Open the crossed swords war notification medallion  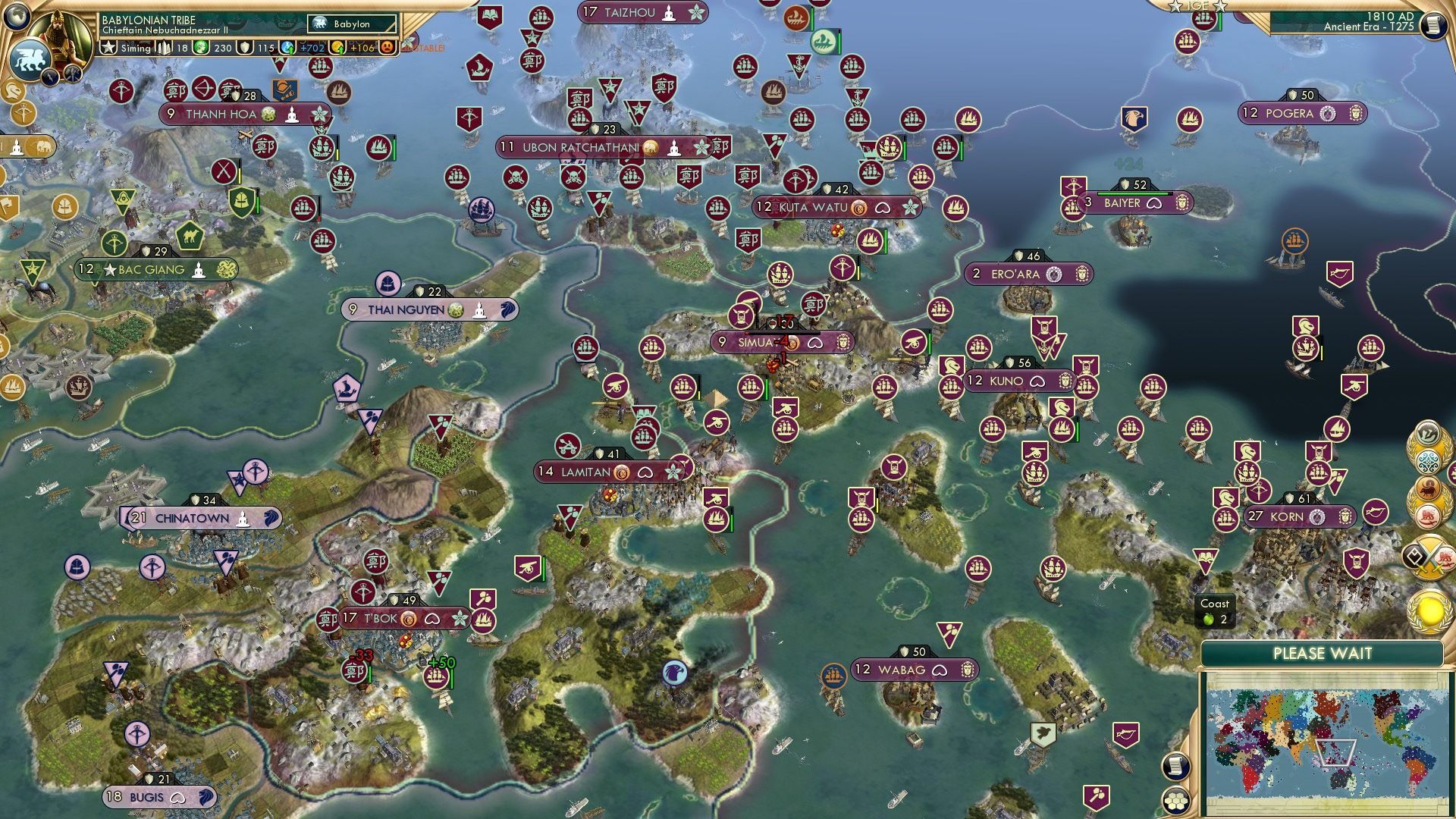[x=1430, y=556]
